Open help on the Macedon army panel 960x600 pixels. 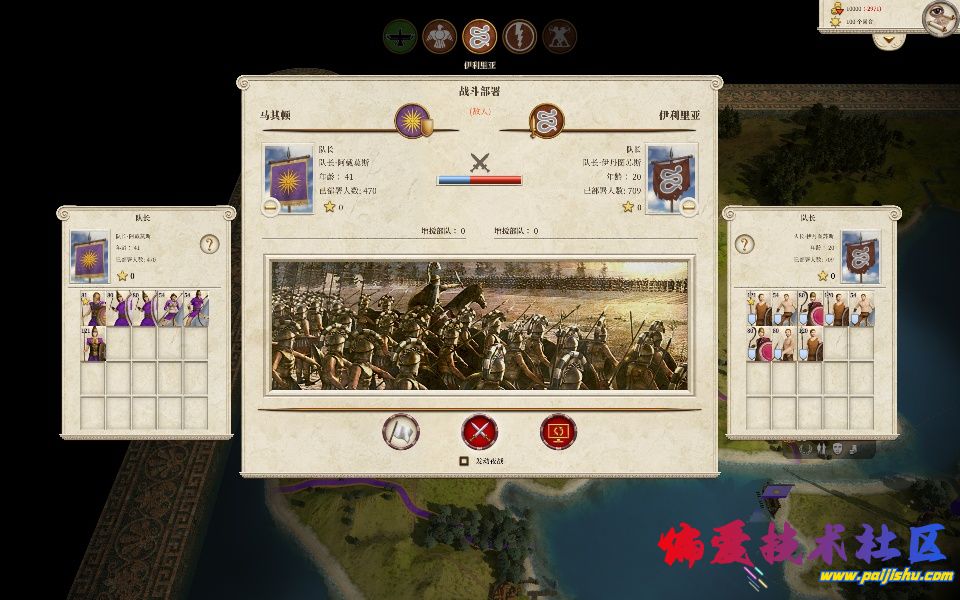pos(209,244)
